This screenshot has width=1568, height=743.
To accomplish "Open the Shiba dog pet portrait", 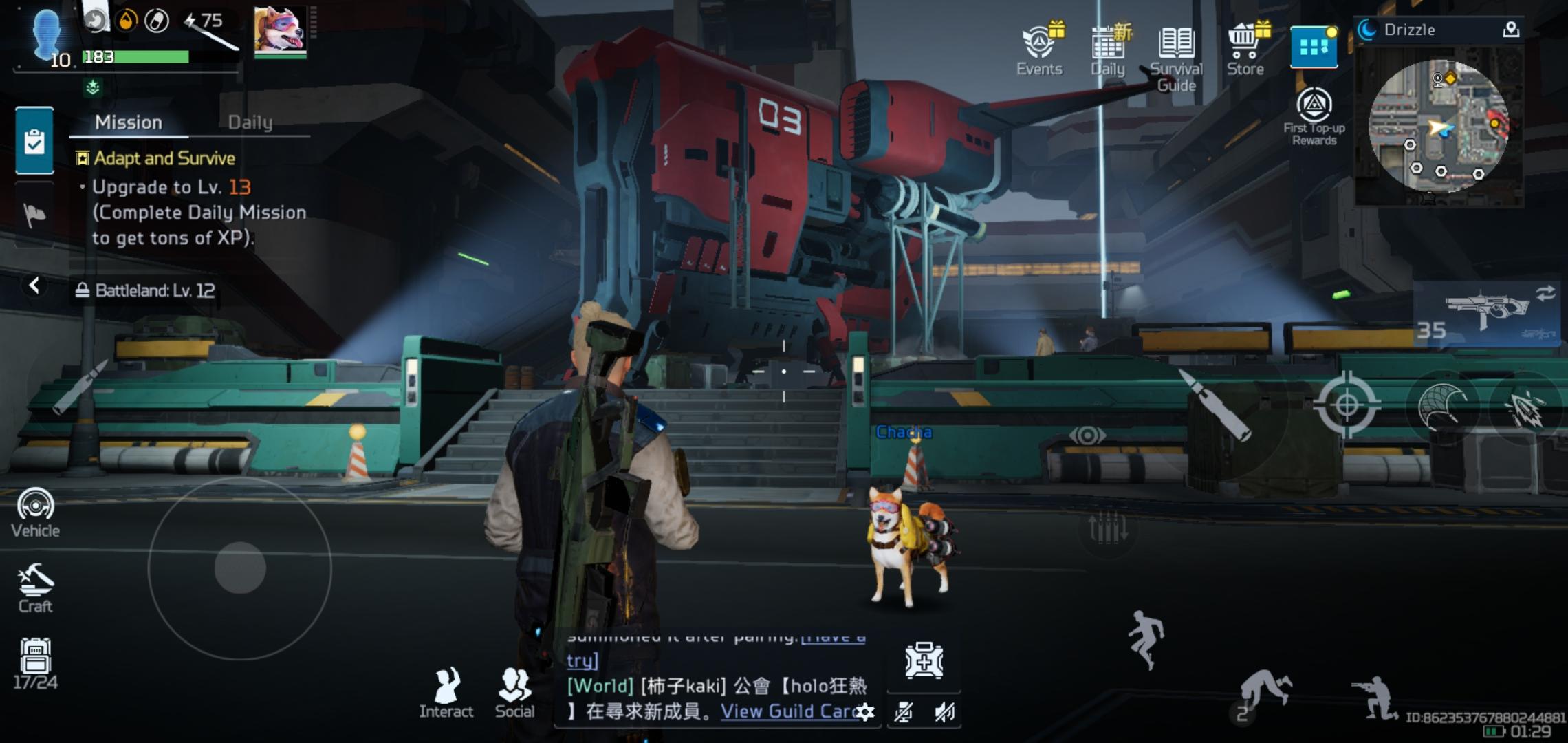I will click(x=280, y=31).
